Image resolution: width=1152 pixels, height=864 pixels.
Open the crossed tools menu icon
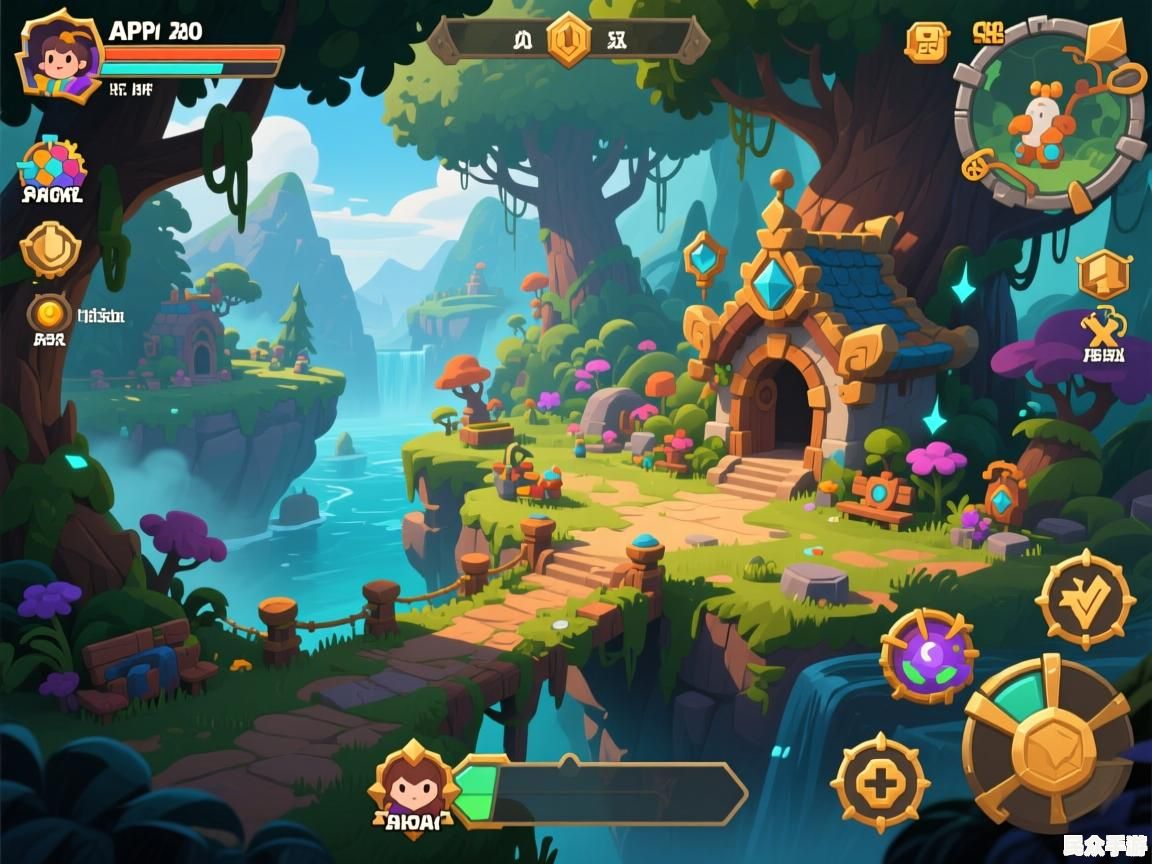[1104, 328]
